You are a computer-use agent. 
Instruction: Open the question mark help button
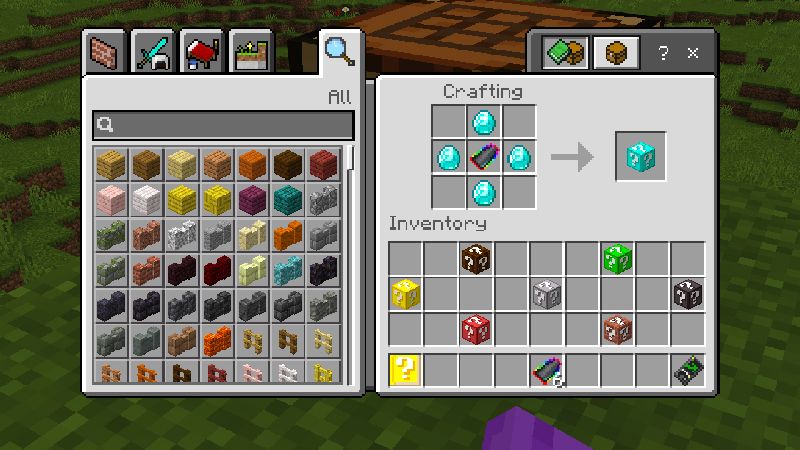coord(663,53)
